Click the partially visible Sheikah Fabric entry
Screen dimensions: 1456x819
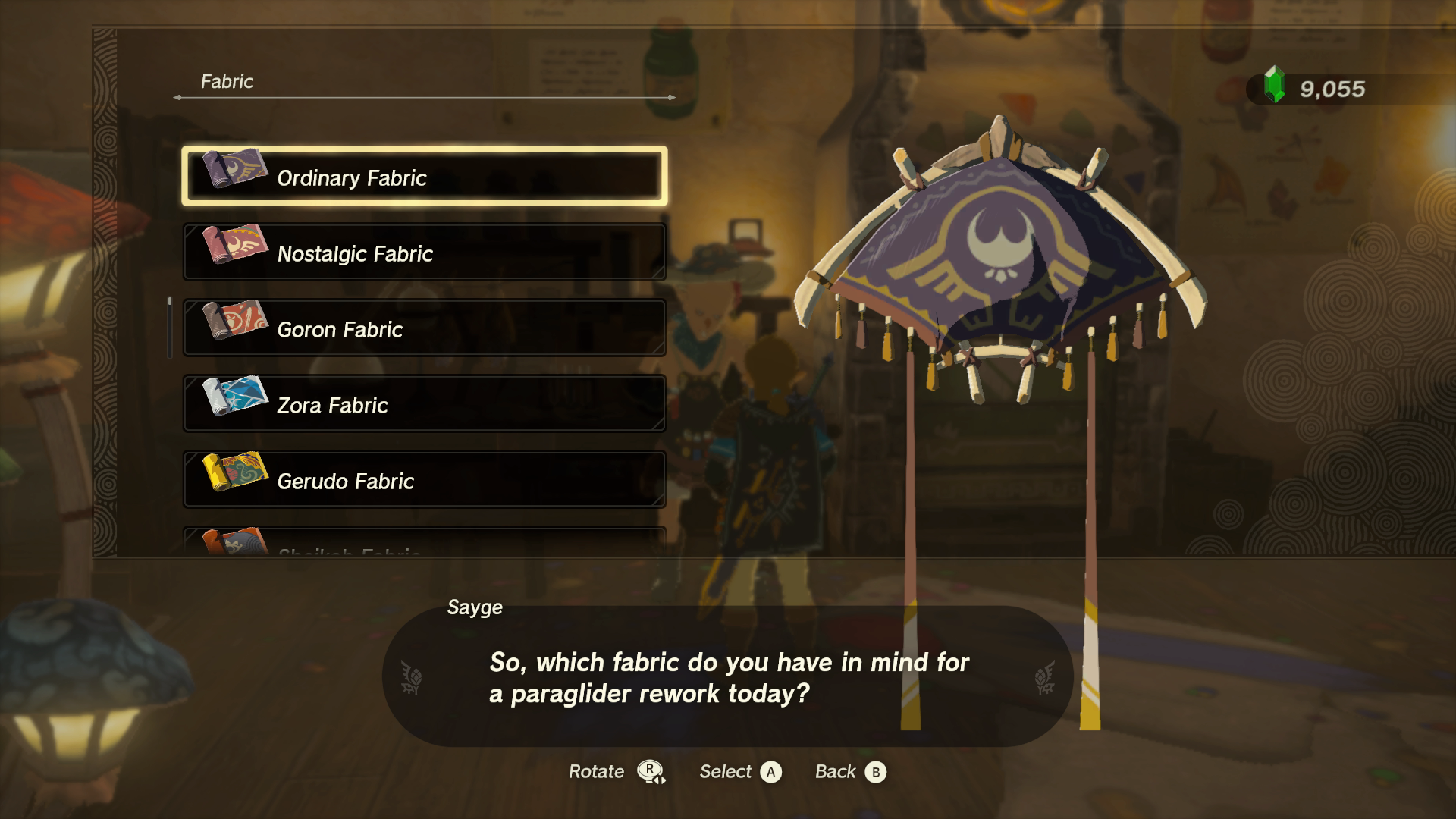tap(425, 542)
